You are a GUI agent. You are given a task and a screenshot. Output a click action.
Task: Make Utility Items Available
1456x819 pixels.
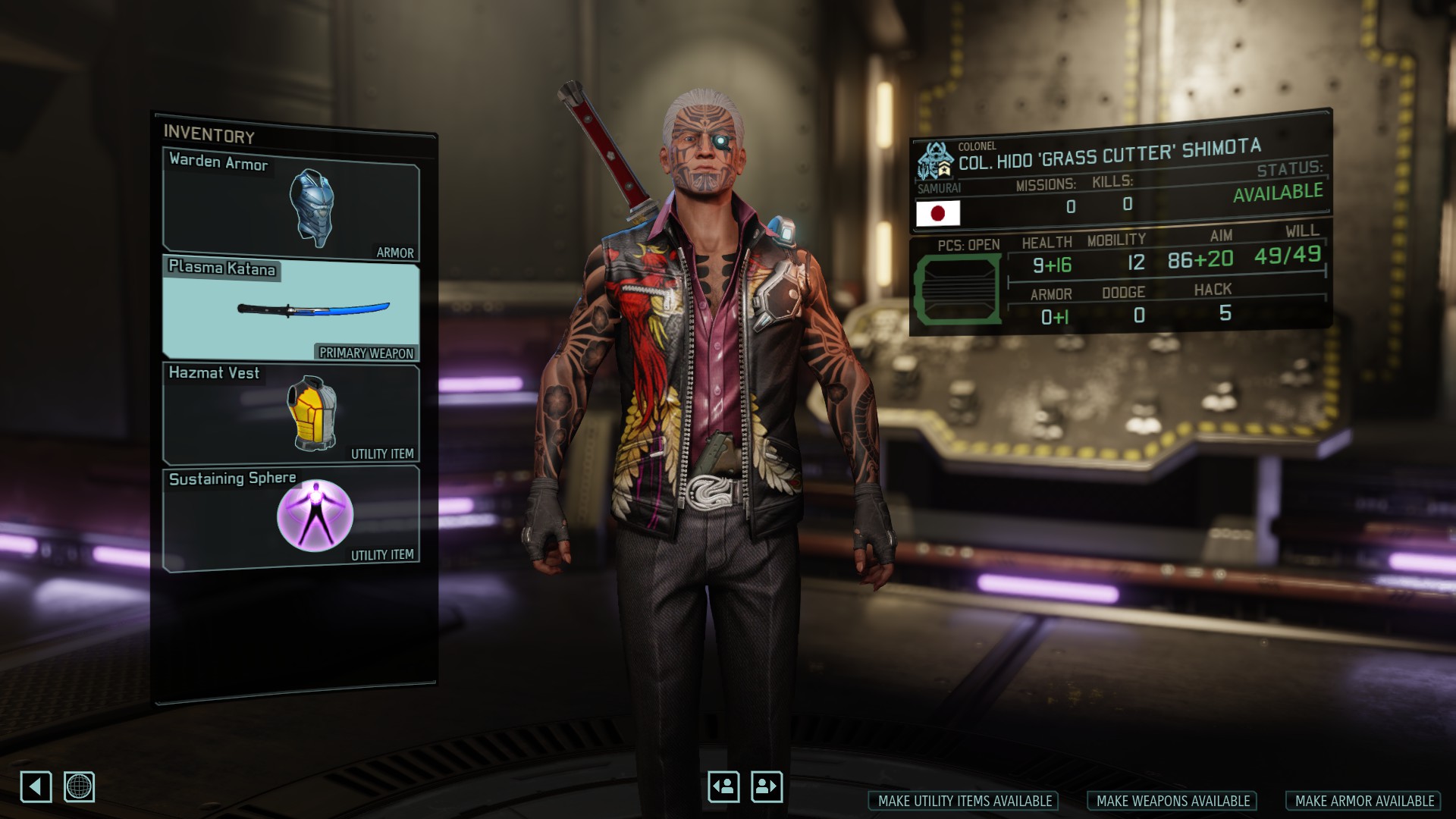pyautogui.click(x=964, y=801)
